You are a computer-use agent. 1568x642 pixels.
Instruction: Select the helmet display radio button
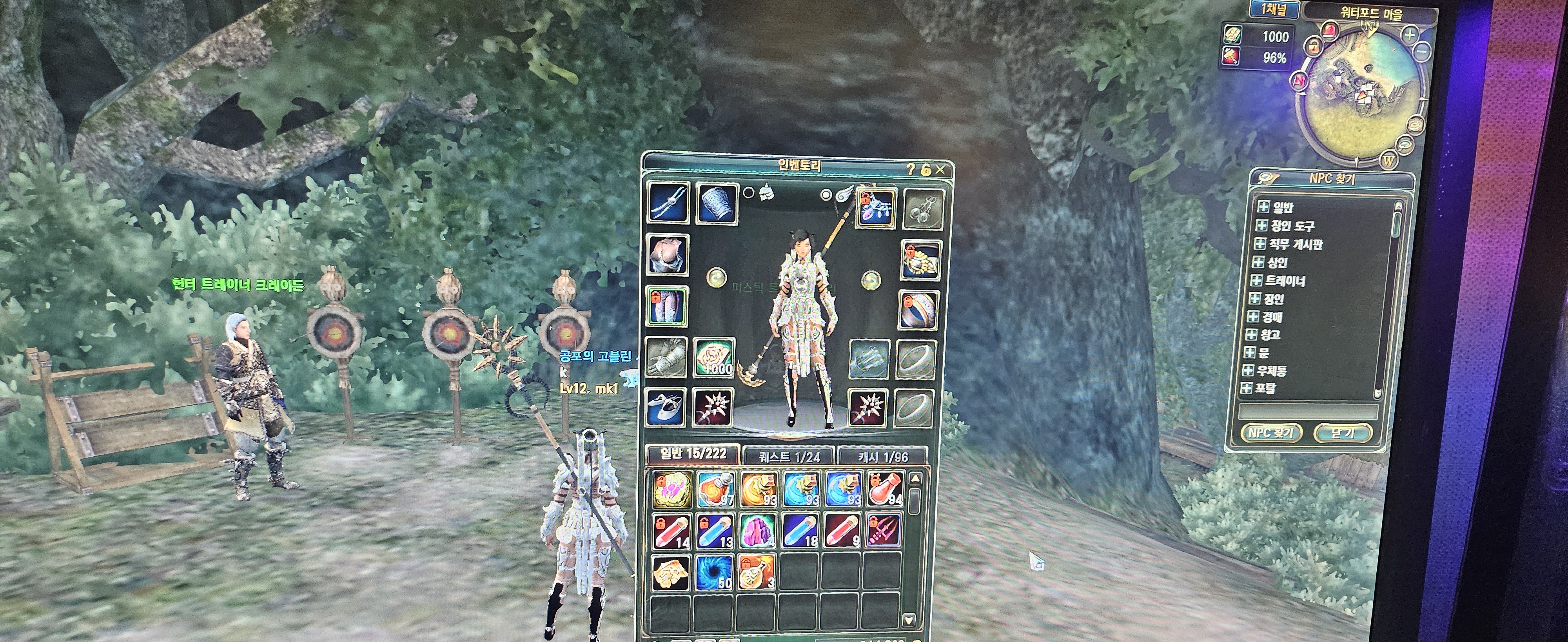tap(749, 193)
